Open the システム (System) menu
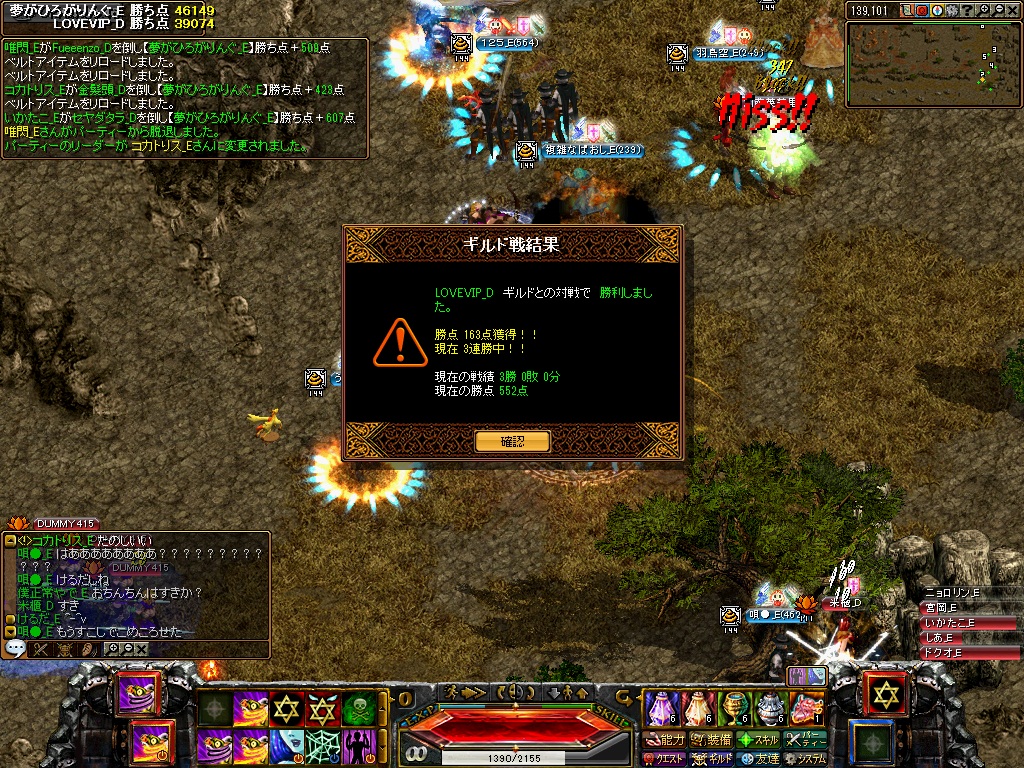1024x768 pixels. coord(805,759)
